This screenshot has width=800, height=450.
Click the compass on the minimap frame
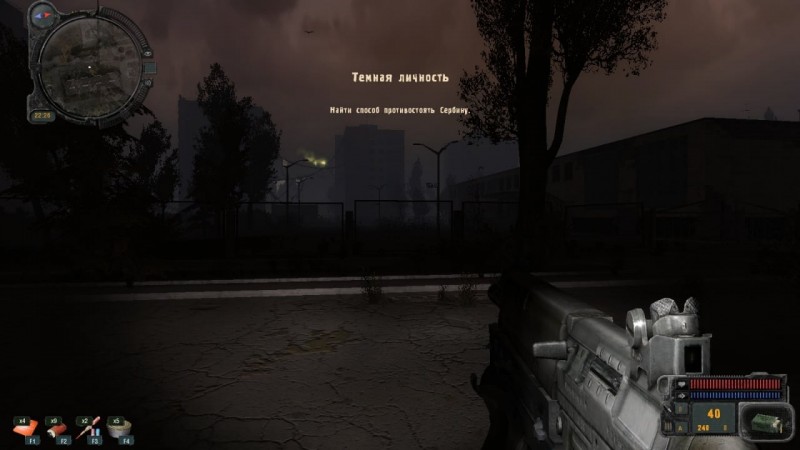tap(42, 16)
